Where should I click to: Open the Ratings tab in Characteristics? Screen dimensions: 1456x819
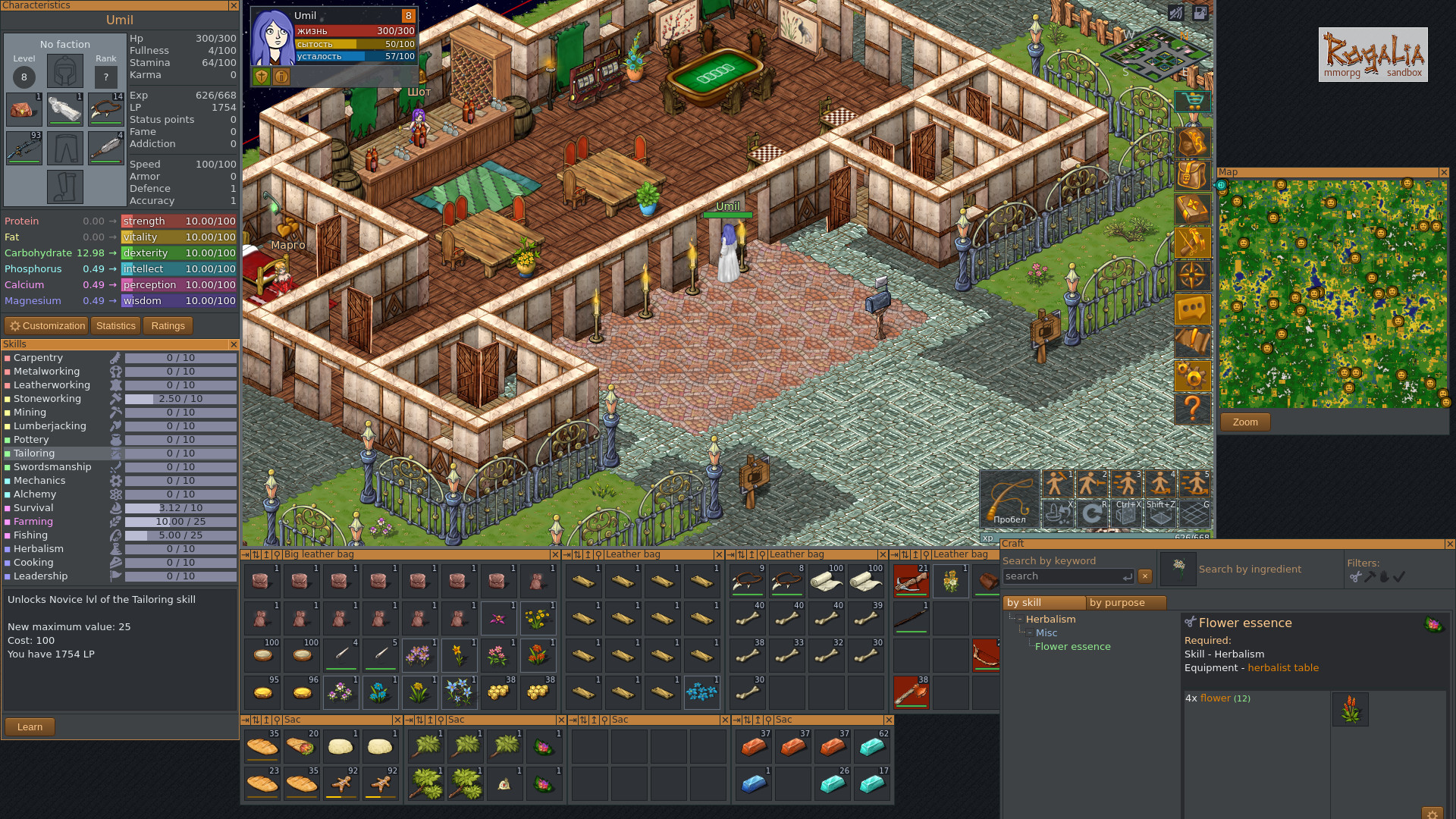point(167,325)
